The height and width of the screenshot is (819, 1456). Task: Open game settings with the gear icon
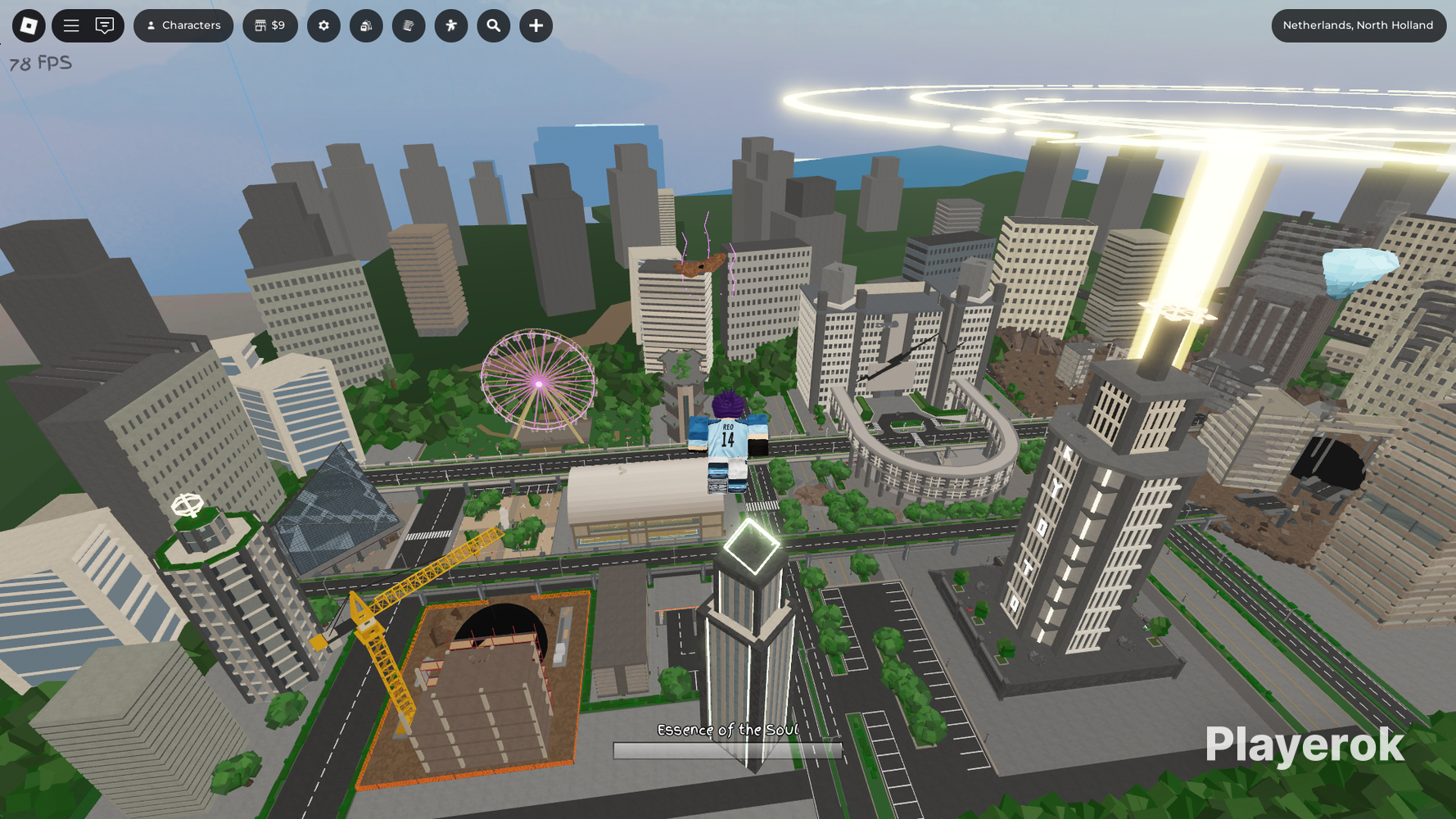coord(323,25)
